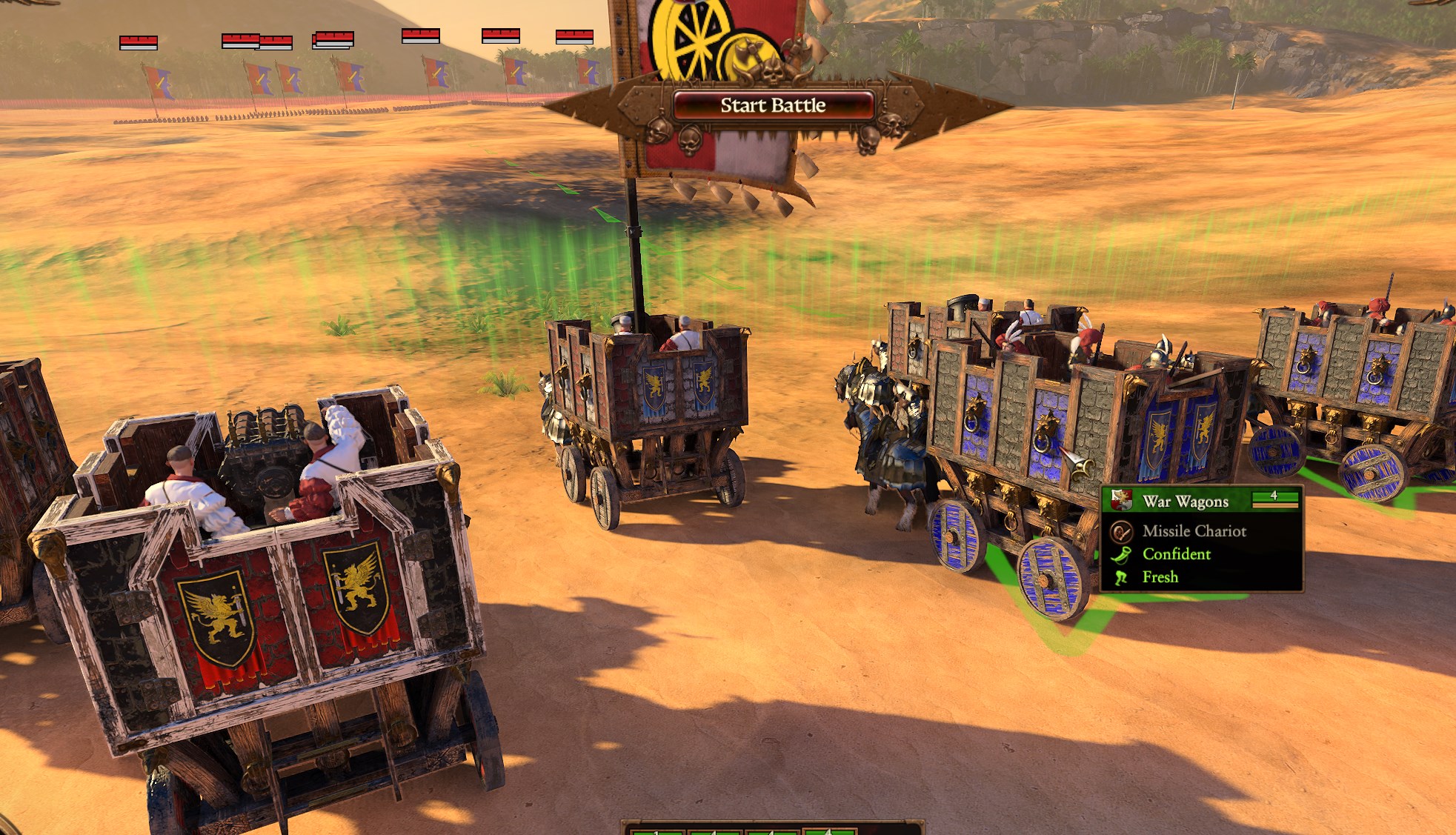Viewport: 1456px width, 835px height.
Task: Select the rightmost unit card at the bottom
Action: 830,833
